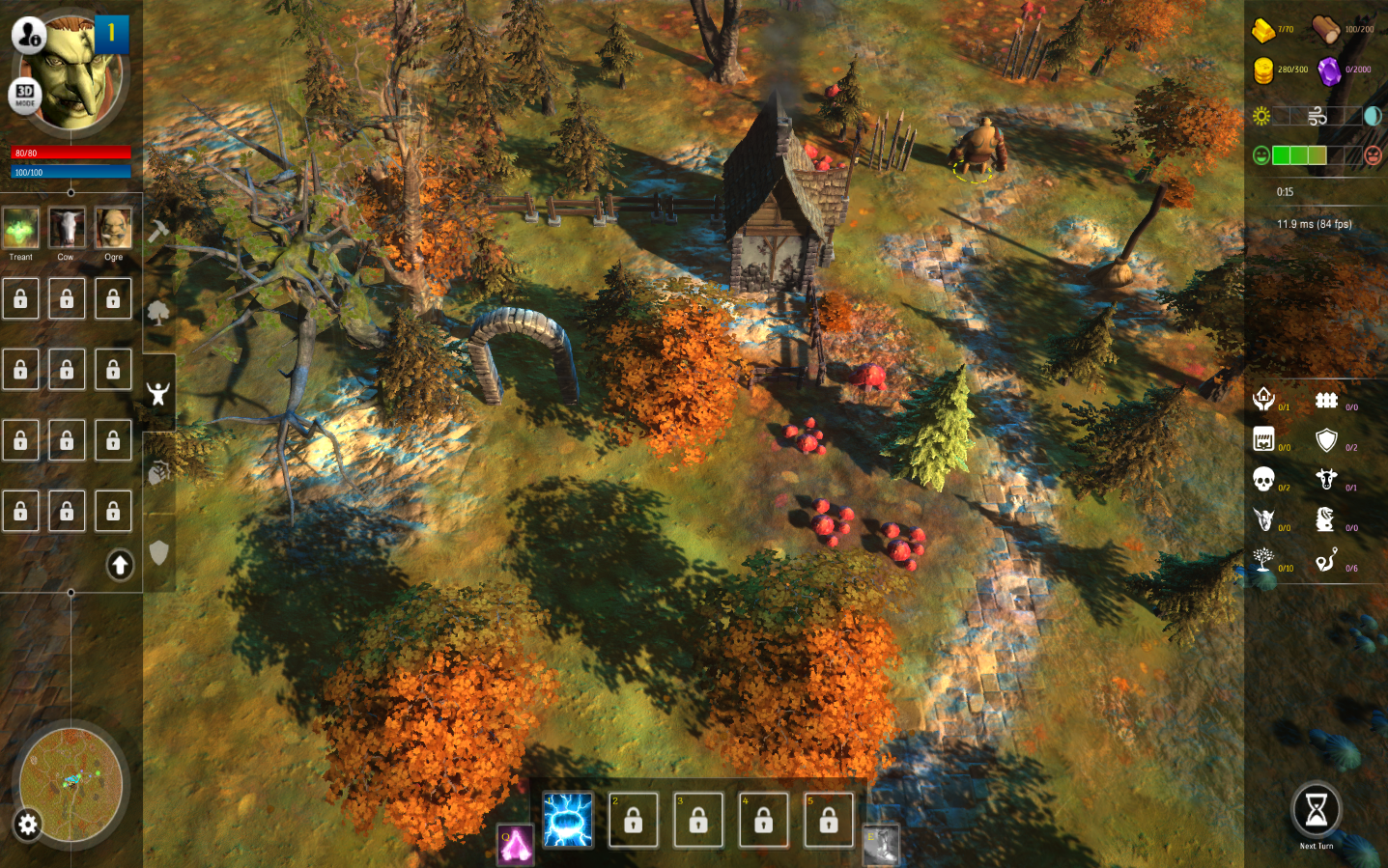Click the purple gem resource icon
Image resolution: width=1388 pixels, height=868 pixels.
click(1329, 71)
